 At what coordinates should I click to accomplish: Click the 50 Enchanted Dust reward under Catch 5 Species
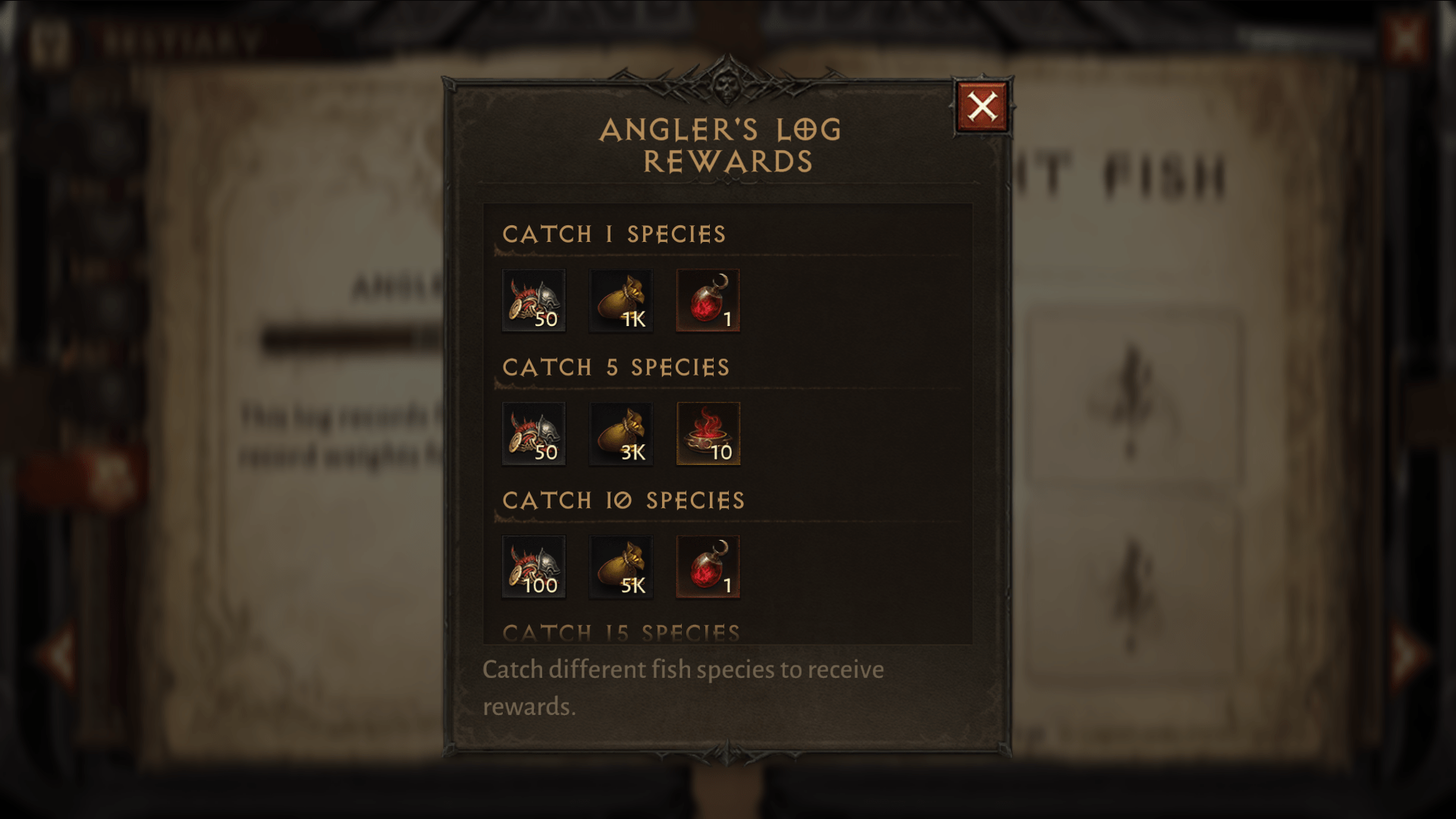[534, 433]
